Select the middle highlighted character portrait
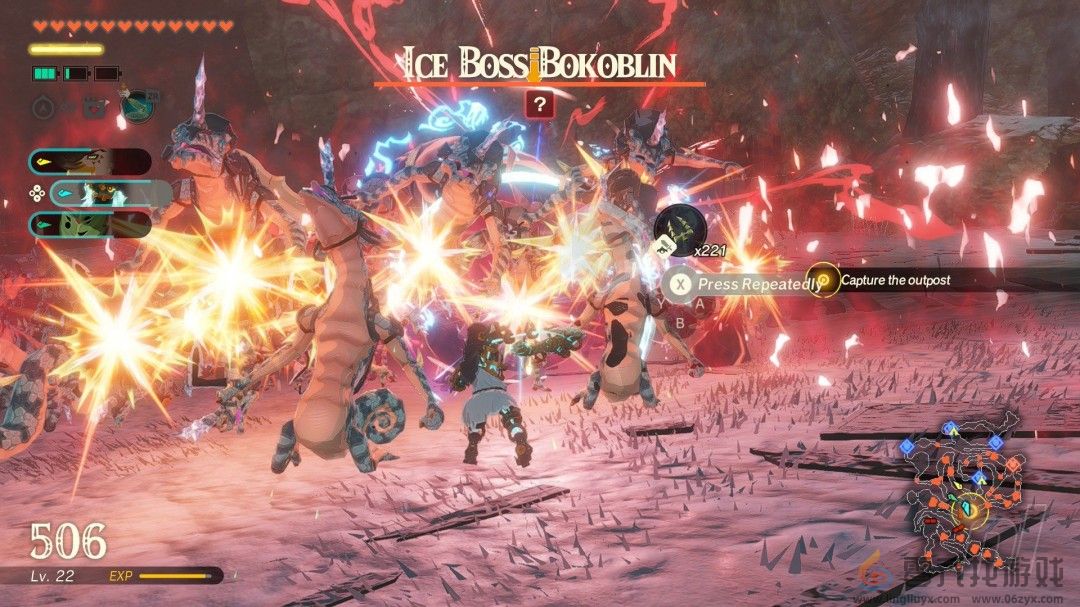The height and width of the screenshot is (607, 1080). click(x=110, y=193)
